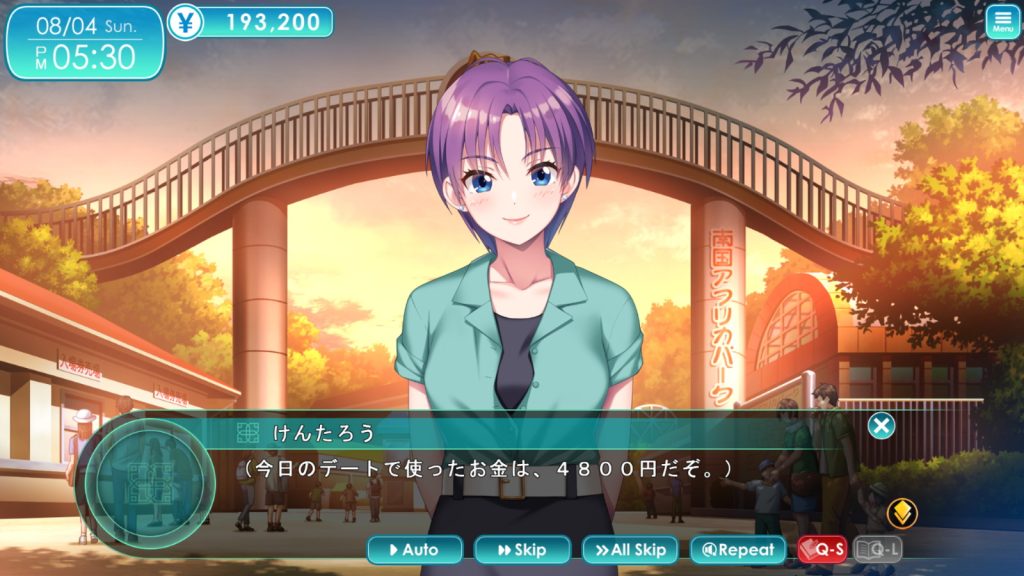The height and width of the screenshot is (576, 1024).
Task: Open the Menu button
Action: point(1003,22)
